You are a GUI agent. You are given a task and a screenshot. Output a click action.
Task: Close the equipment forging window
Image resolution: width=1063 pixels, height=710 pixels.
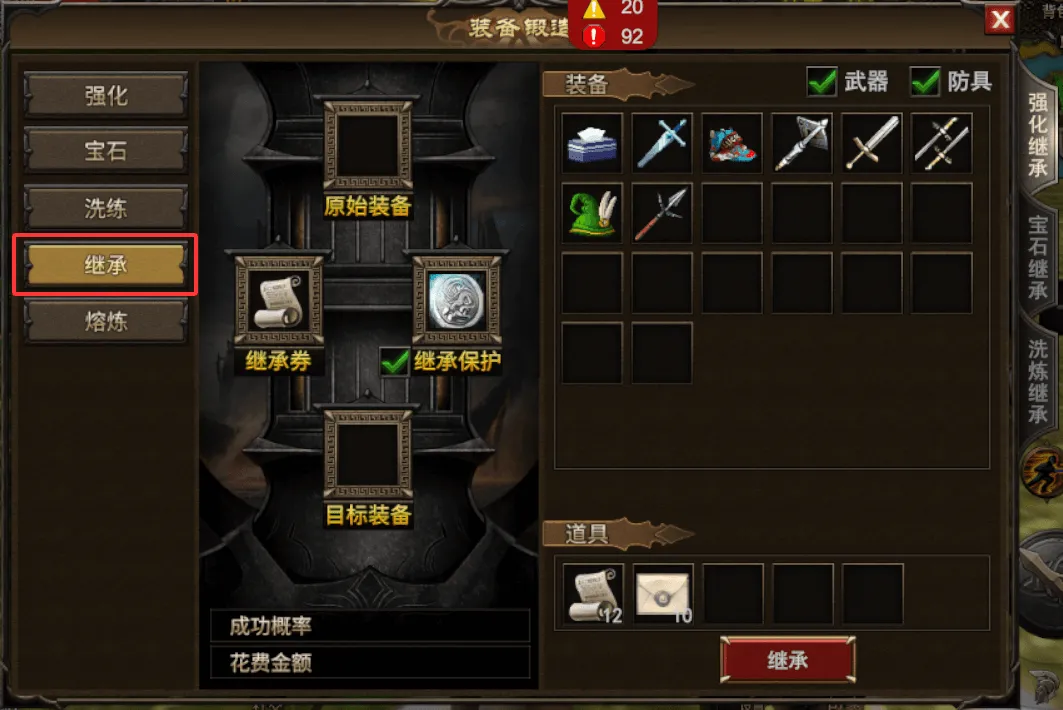coord(999,19)
